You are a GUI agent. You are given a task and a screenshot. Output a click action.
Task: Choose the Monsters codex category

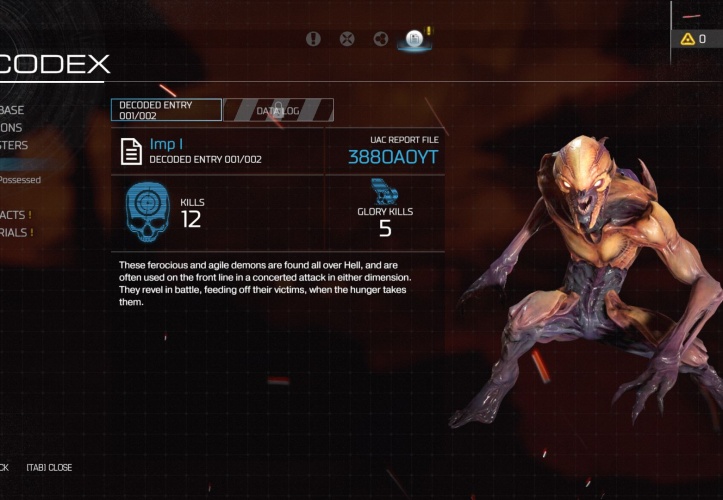click(15, 146)
